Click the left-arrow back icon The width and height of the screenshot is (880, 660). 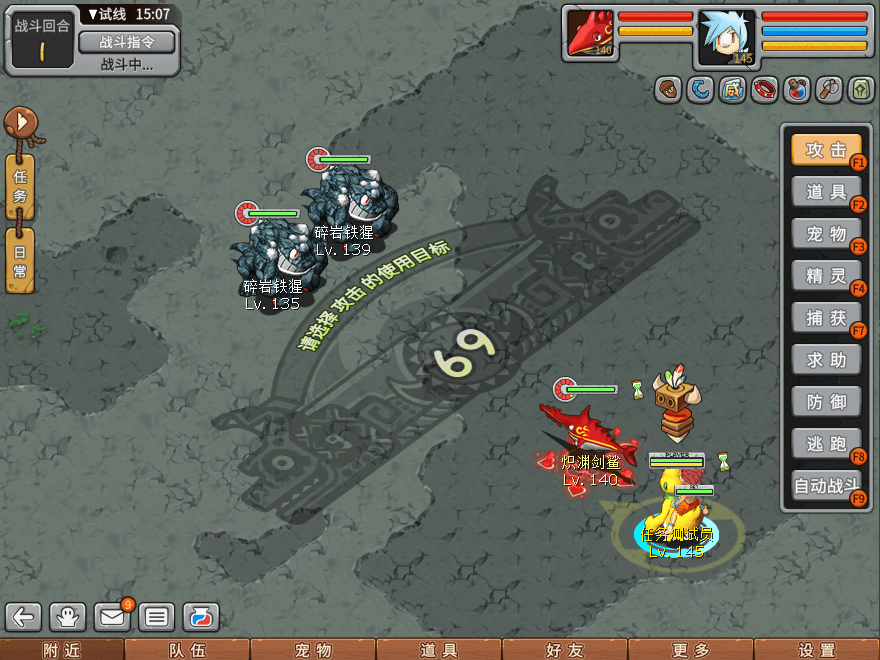pyautogui.click(x=24, y=617)
